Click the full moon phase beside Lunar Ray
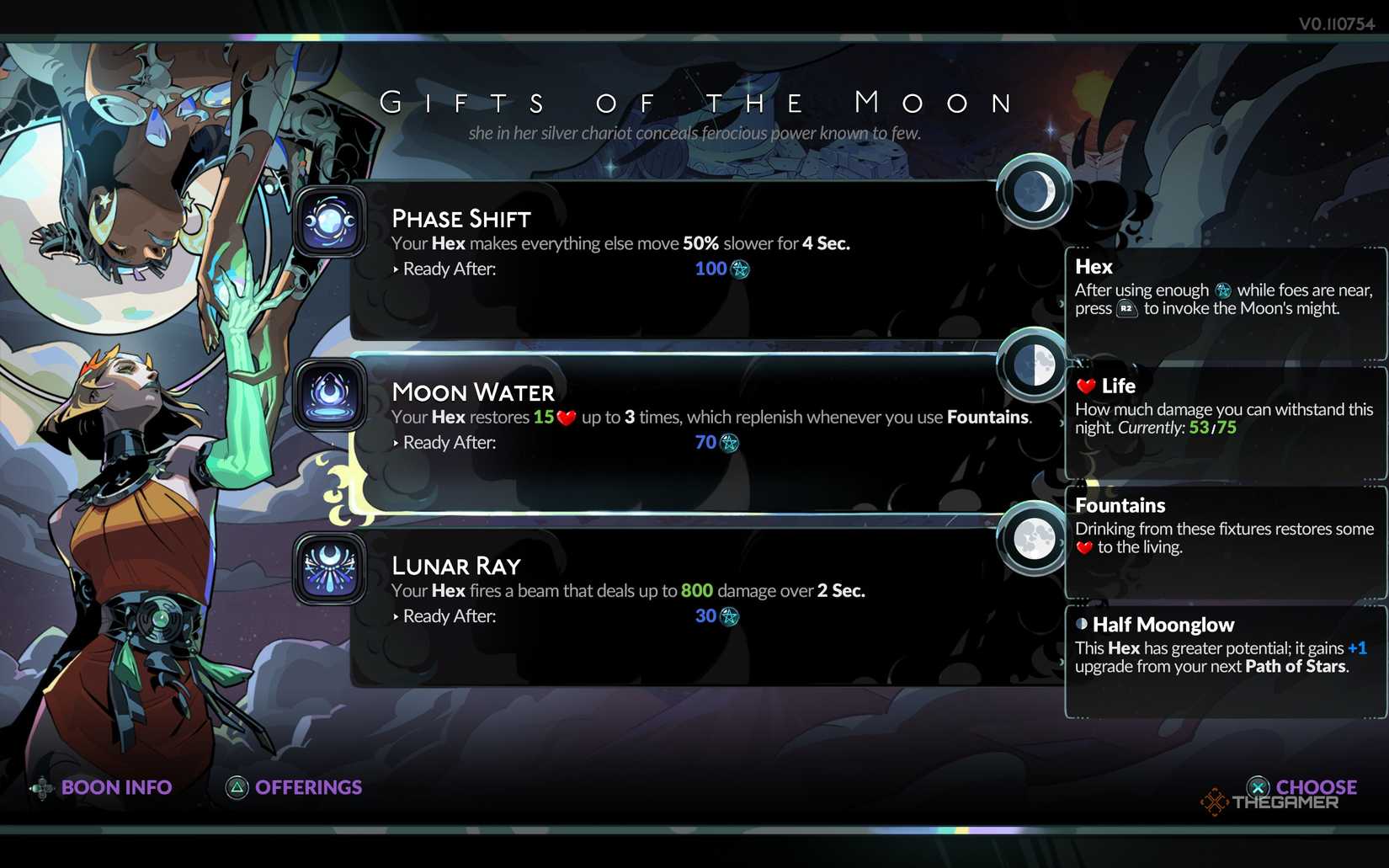Screen dimensions: 1389x868 pos(1034,539)
